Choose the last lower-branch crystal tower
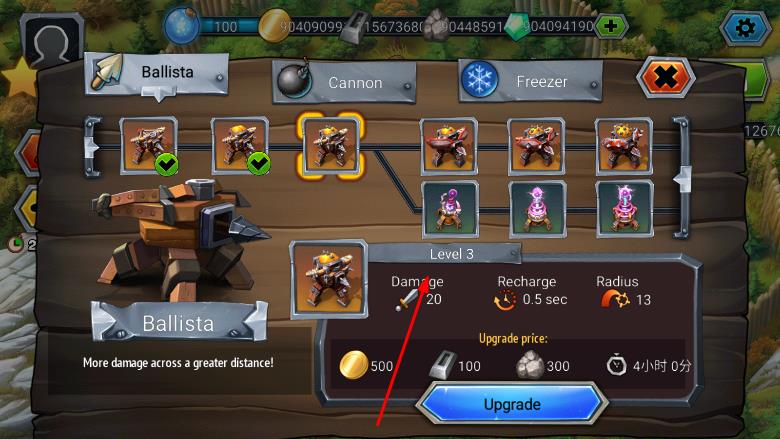This screenshot has width=780, height=439. (x=625, y=208)
